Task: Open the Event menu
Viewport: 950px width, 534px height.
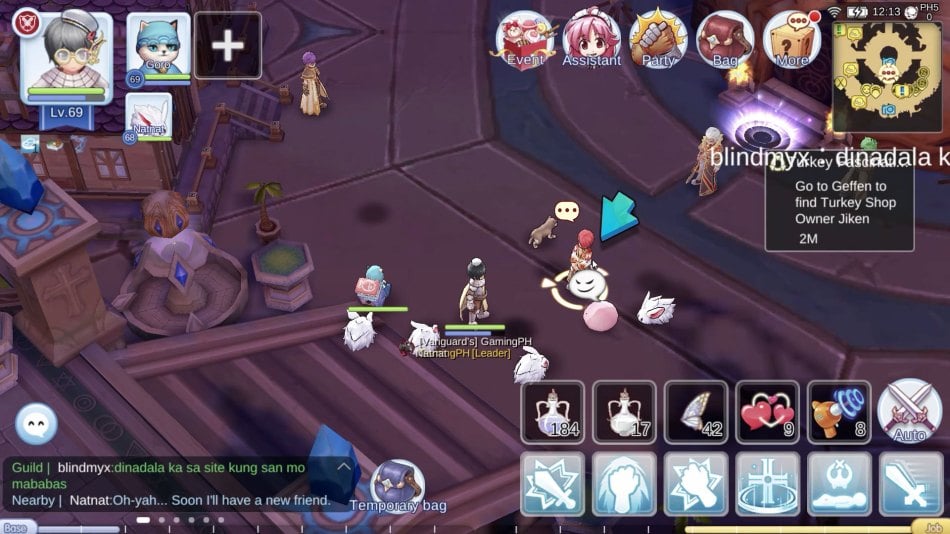Action: pos(526,40)
